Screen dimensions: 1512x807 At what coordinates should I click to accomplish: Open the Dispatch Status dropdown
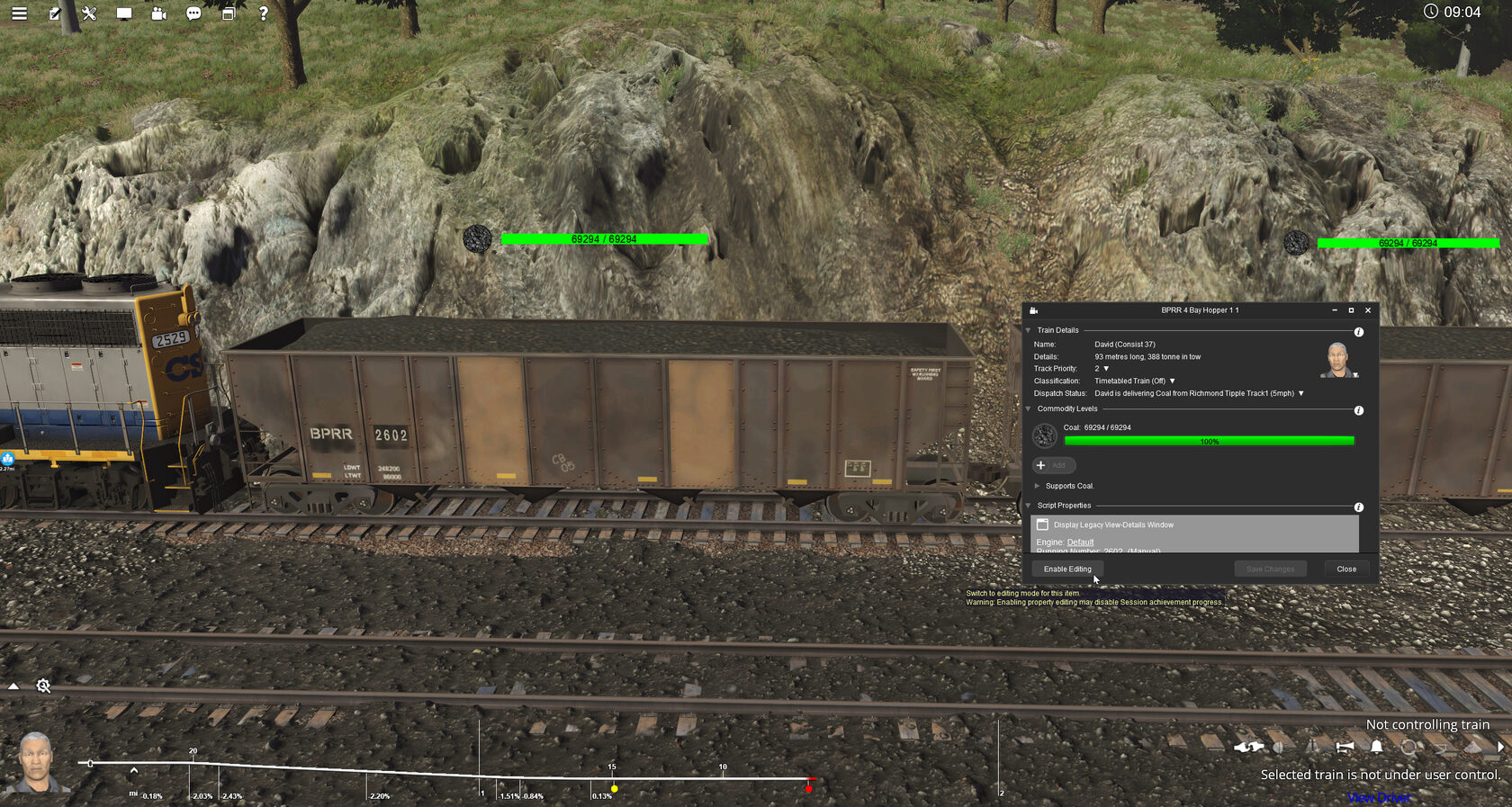tap(1300, 393)
